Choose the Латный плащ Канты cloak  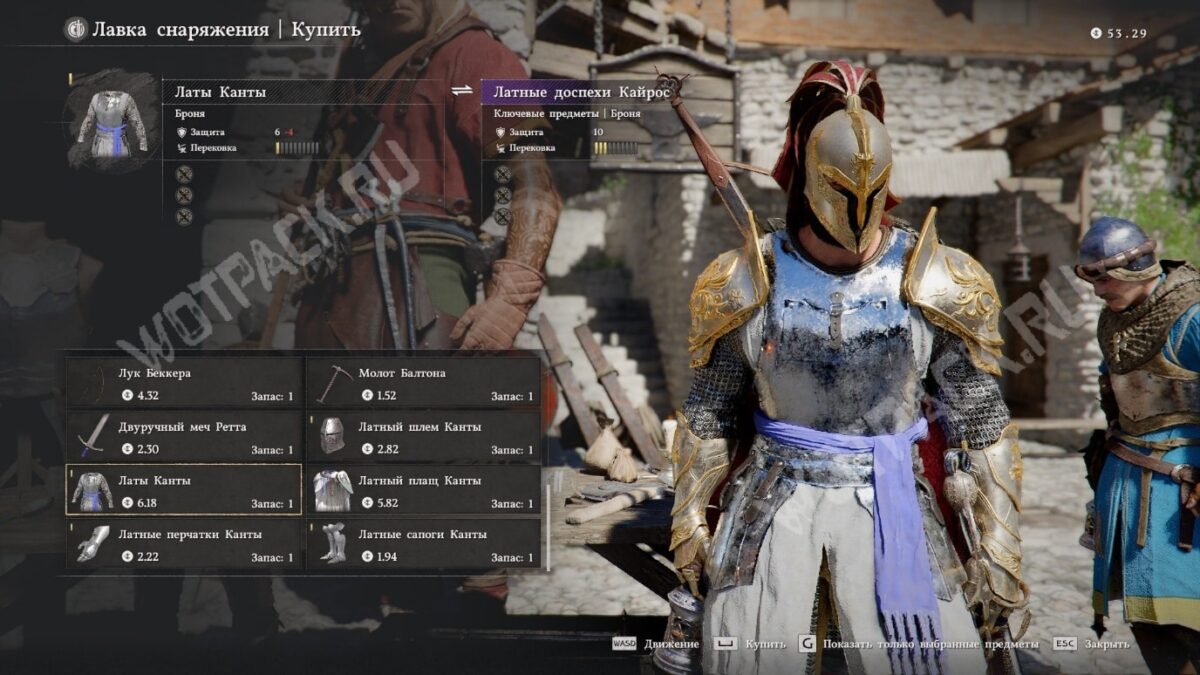tap(424, 490)
